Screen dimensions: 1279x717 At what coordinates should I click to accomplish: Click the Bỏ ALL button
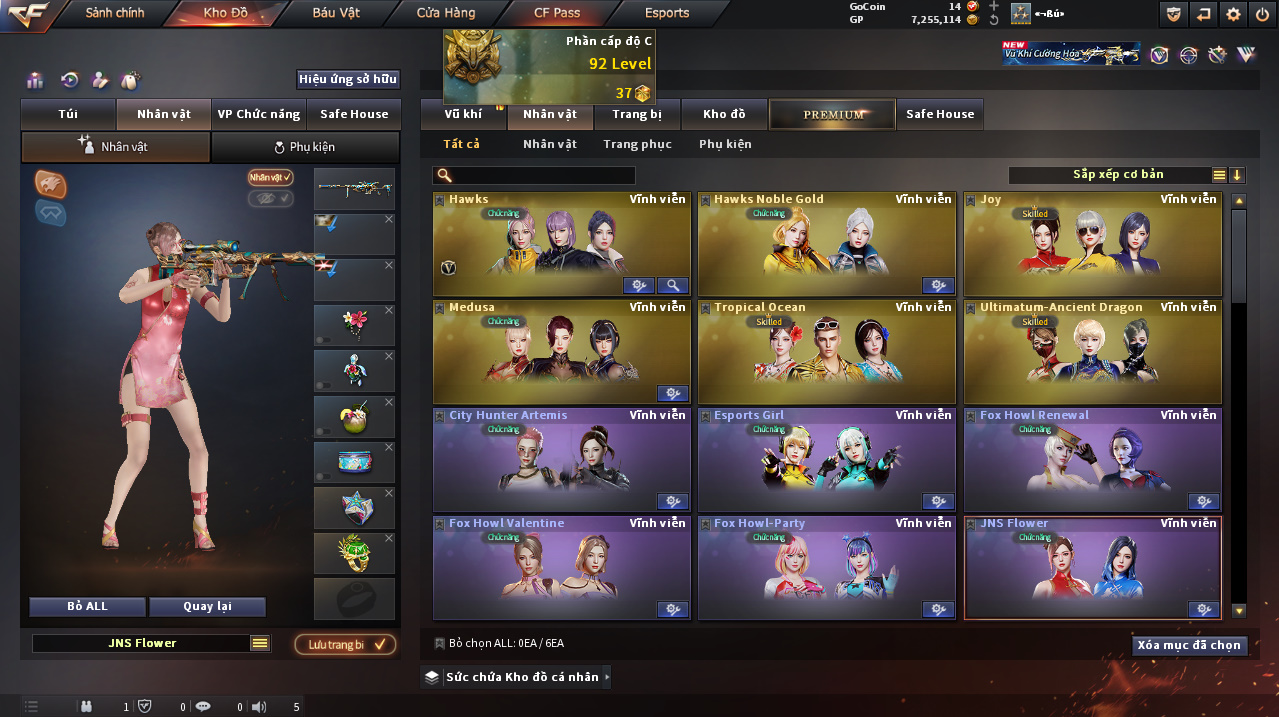87,606
